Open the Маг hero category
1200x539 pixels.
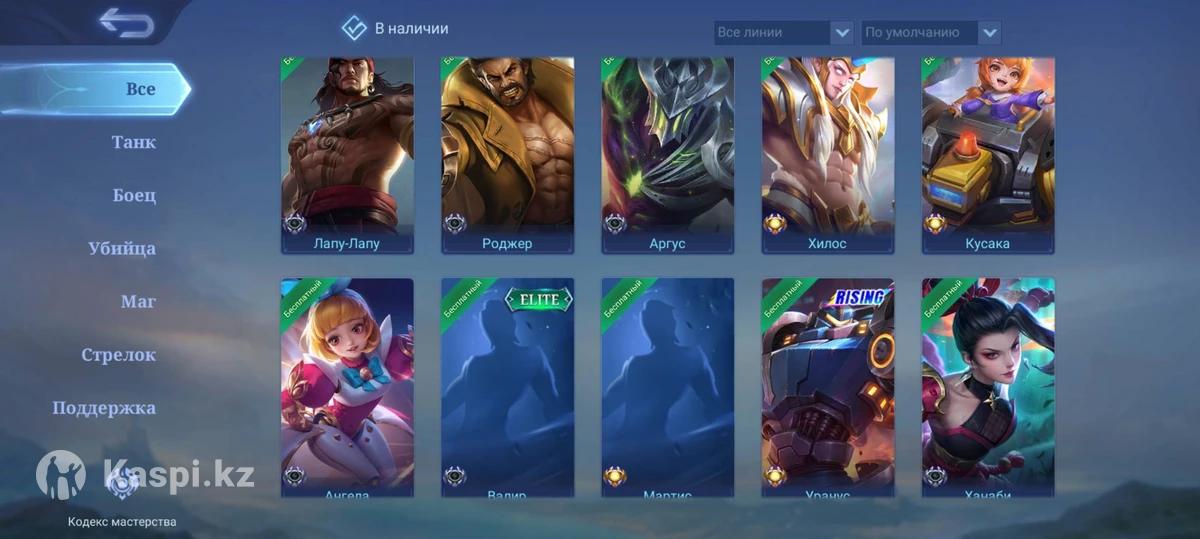tap(138, 301)
